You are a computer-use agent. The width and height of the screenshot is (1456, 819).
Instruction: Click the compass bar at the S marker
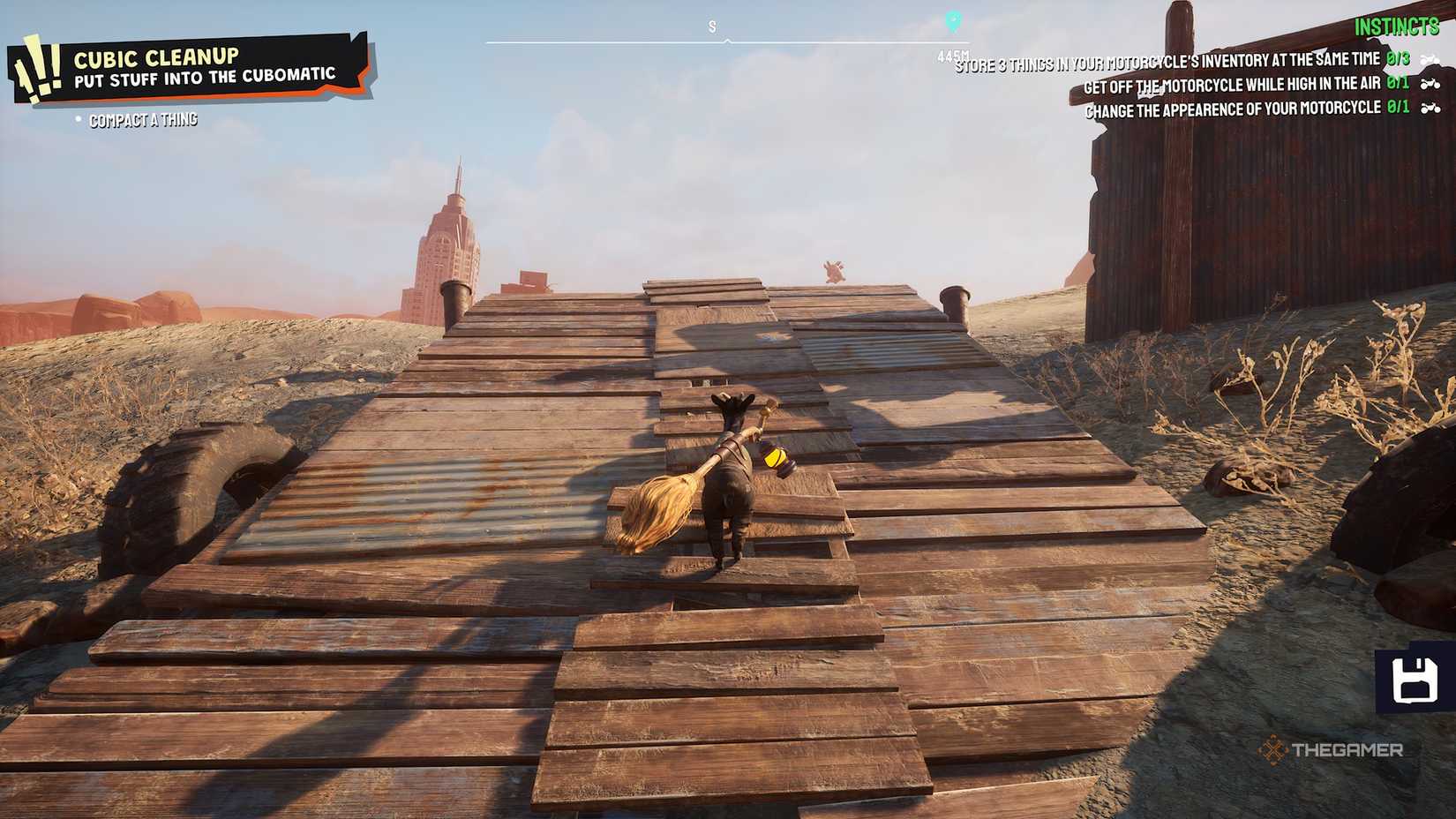click(711, 26)
